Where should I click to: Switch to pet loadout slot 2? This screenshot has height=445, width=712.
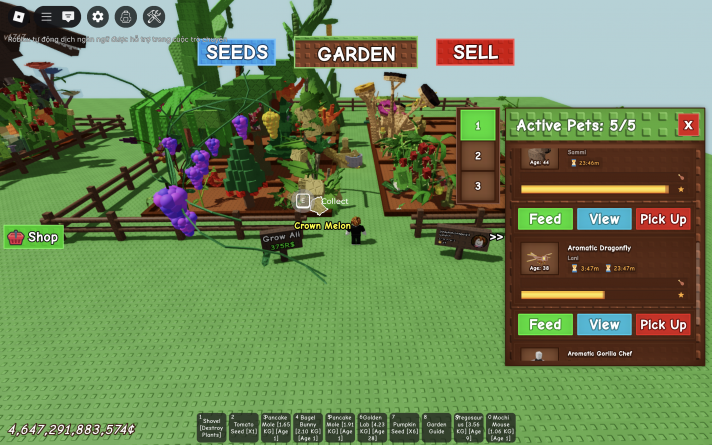[x=478, y=156]
